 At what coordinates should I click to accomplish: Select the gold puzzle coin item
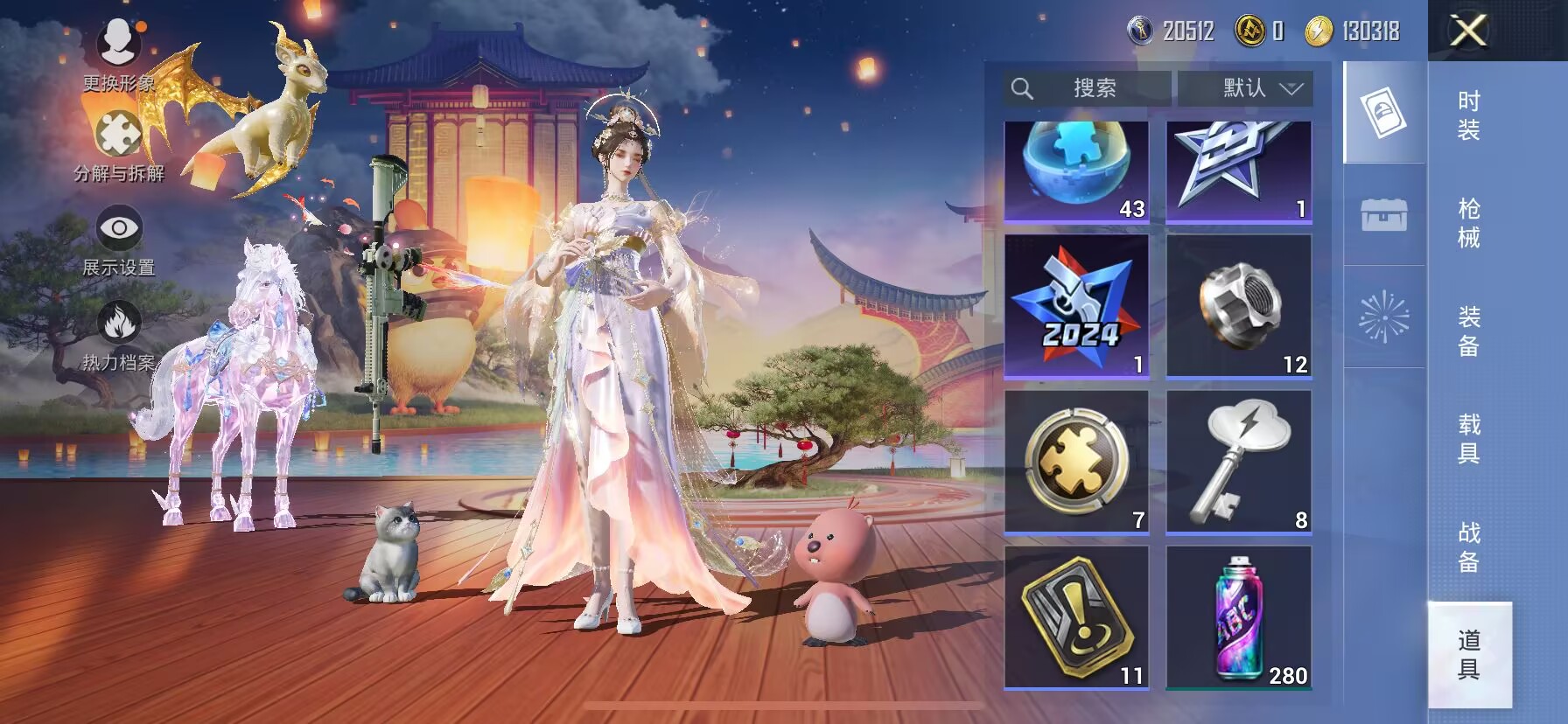coord(1076,462)
